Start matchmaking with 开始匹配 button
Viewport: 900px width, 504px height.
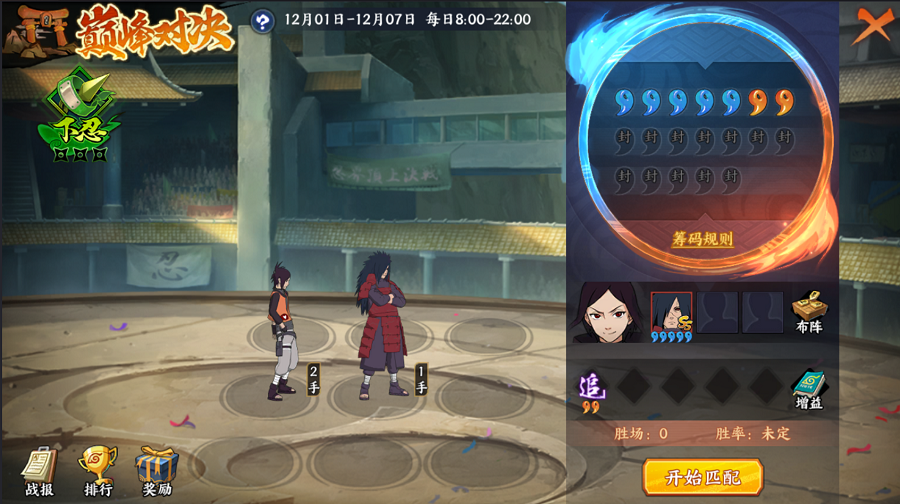click(x=702, y=476)
